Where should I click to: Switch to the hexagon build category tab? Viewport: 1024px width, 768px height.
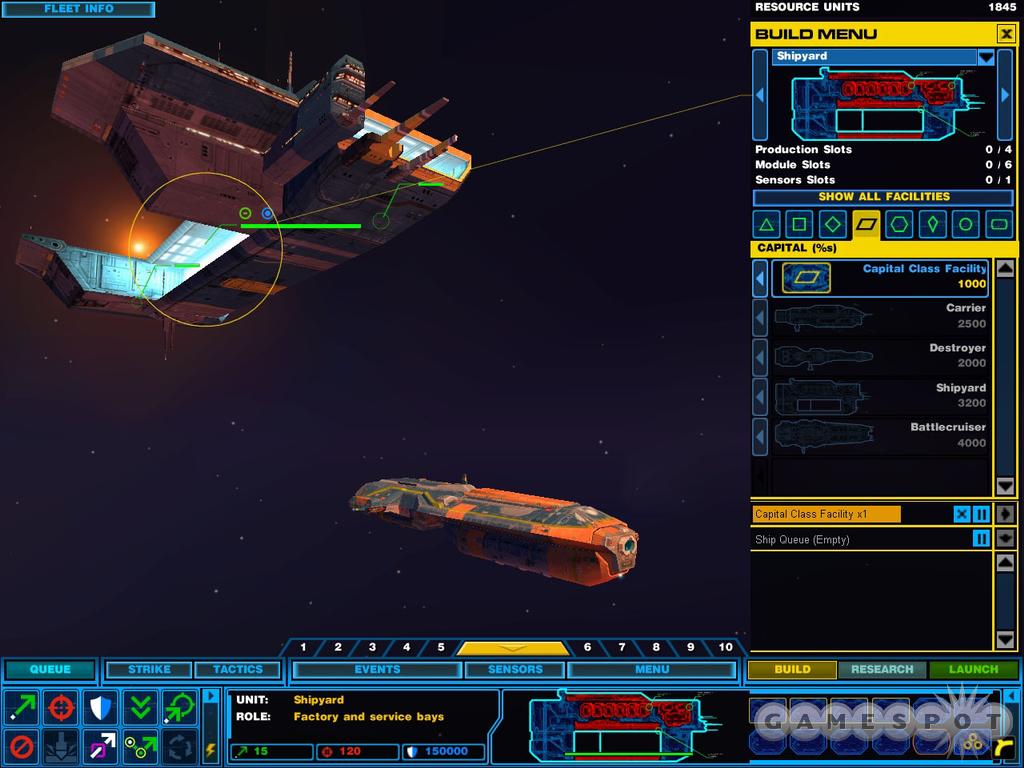point(899,225)
